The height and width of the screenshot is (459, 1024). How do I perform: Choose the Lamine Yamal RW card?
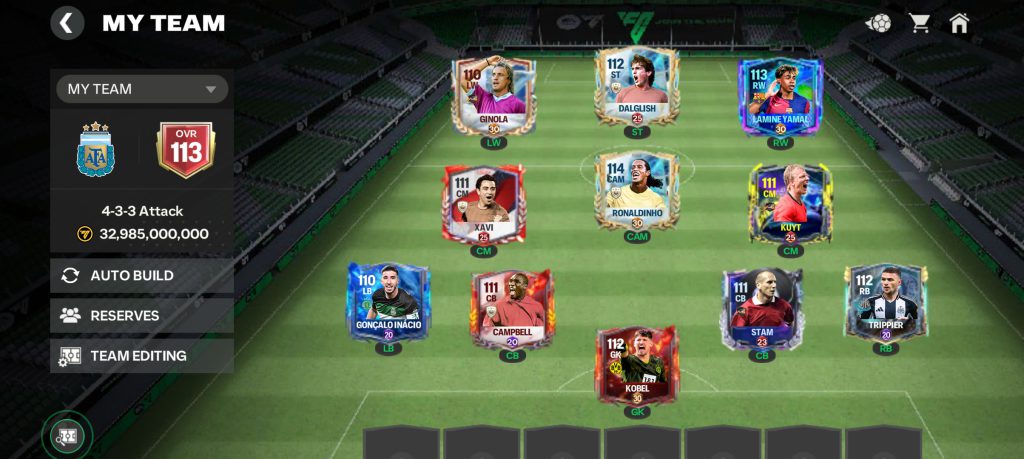[x=781, y=96]
